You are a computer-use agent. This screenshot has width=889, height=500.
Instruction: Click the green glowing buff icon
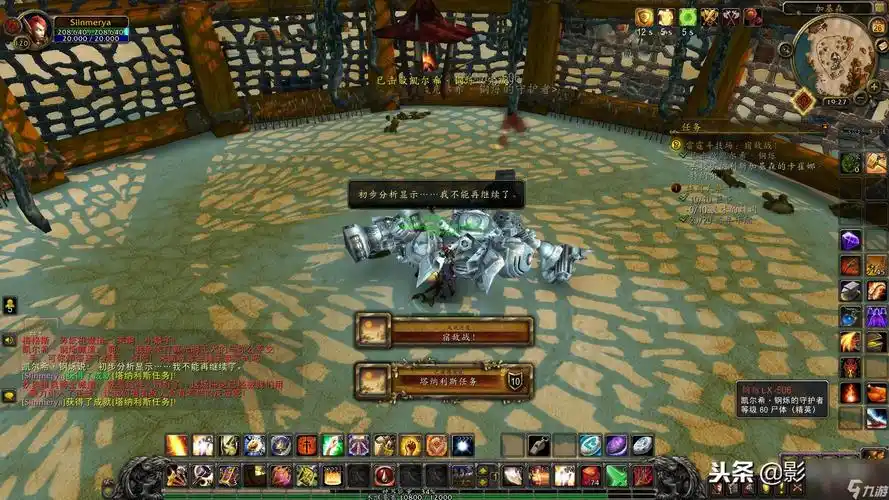[687, 17]
